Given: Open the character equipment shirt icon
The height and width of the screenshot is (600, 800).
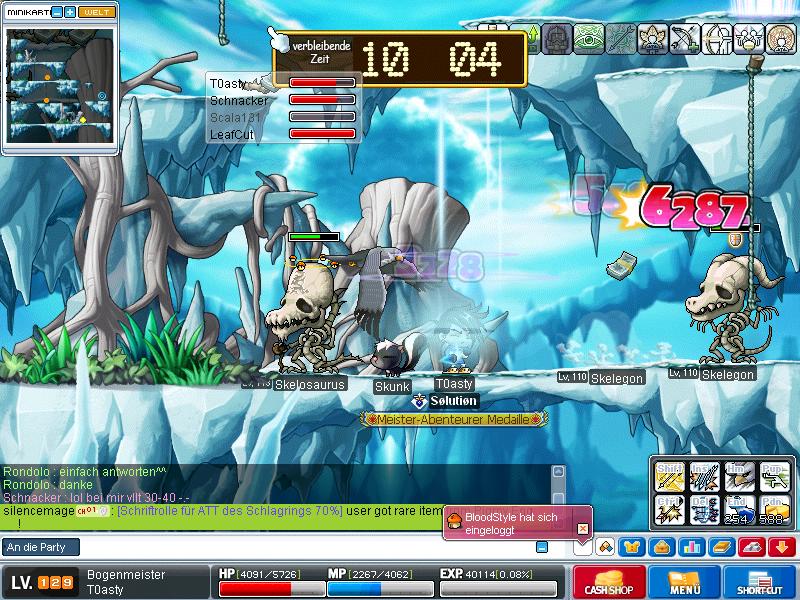Looking at the screenshot, I should tap(632, 547).
